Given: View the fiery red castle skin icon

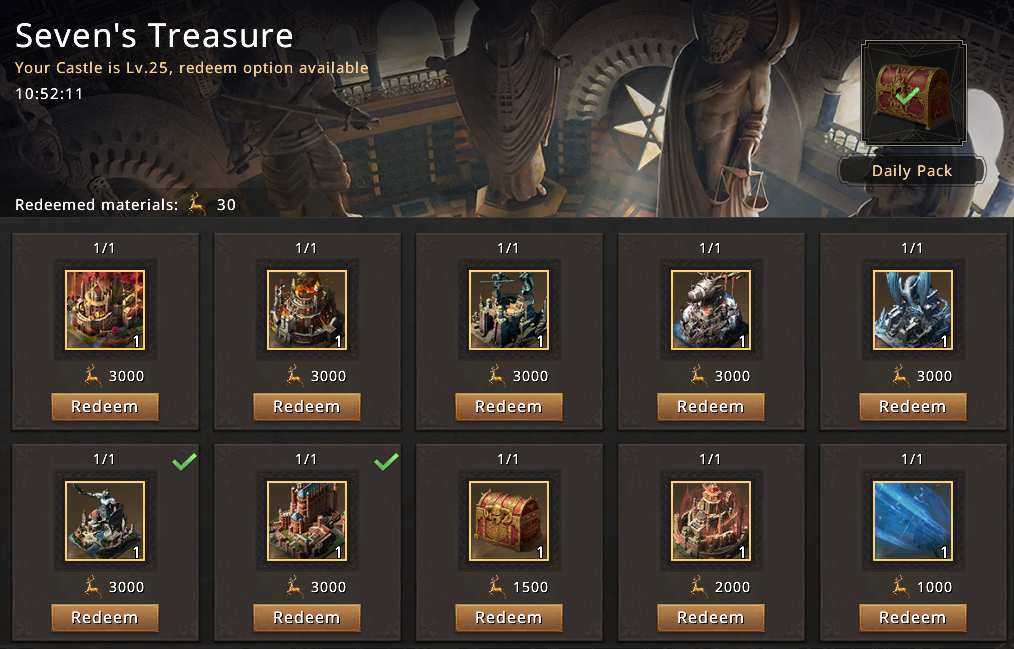Looking at the screenshot, I should (x=105, y=310).
